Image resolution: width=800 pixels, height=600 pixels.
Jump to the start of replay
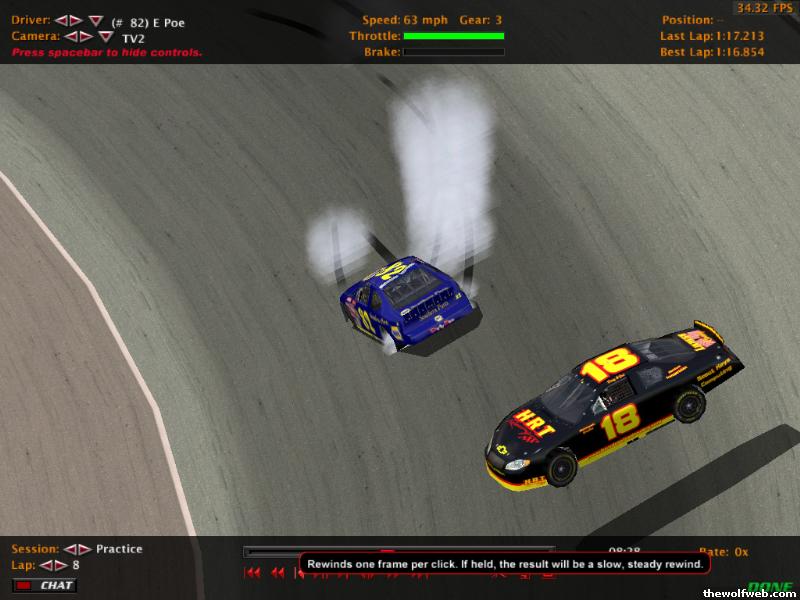(252, 573)
